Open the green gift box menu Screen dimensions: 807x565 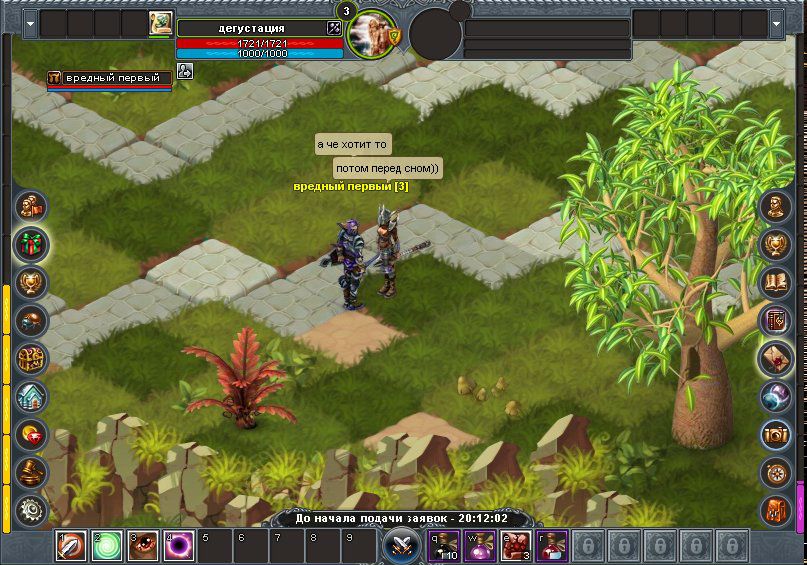31,244
